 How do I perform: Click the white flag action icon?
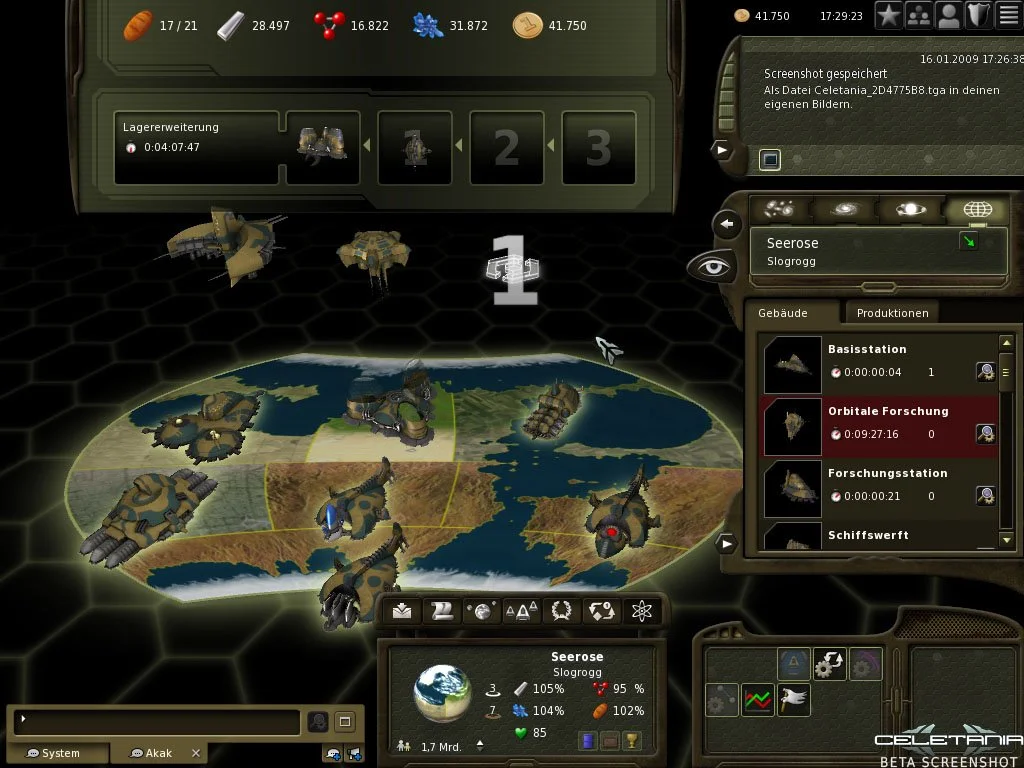[x=794, y=699]
